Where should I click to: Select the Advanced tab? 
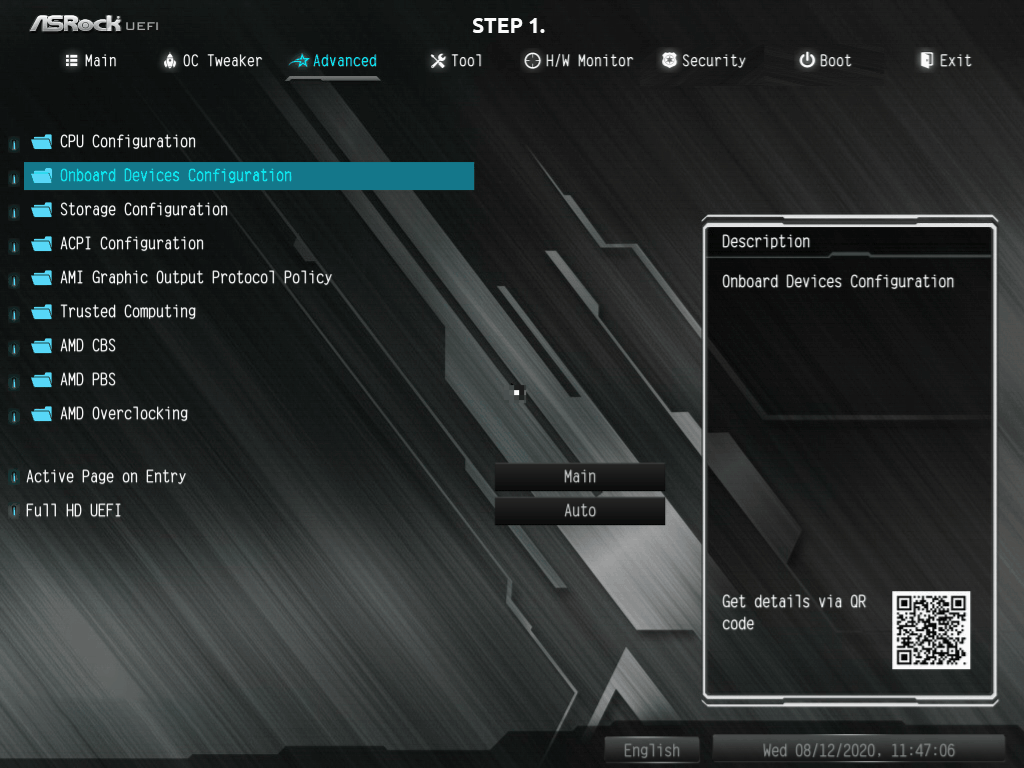[333, 61]
